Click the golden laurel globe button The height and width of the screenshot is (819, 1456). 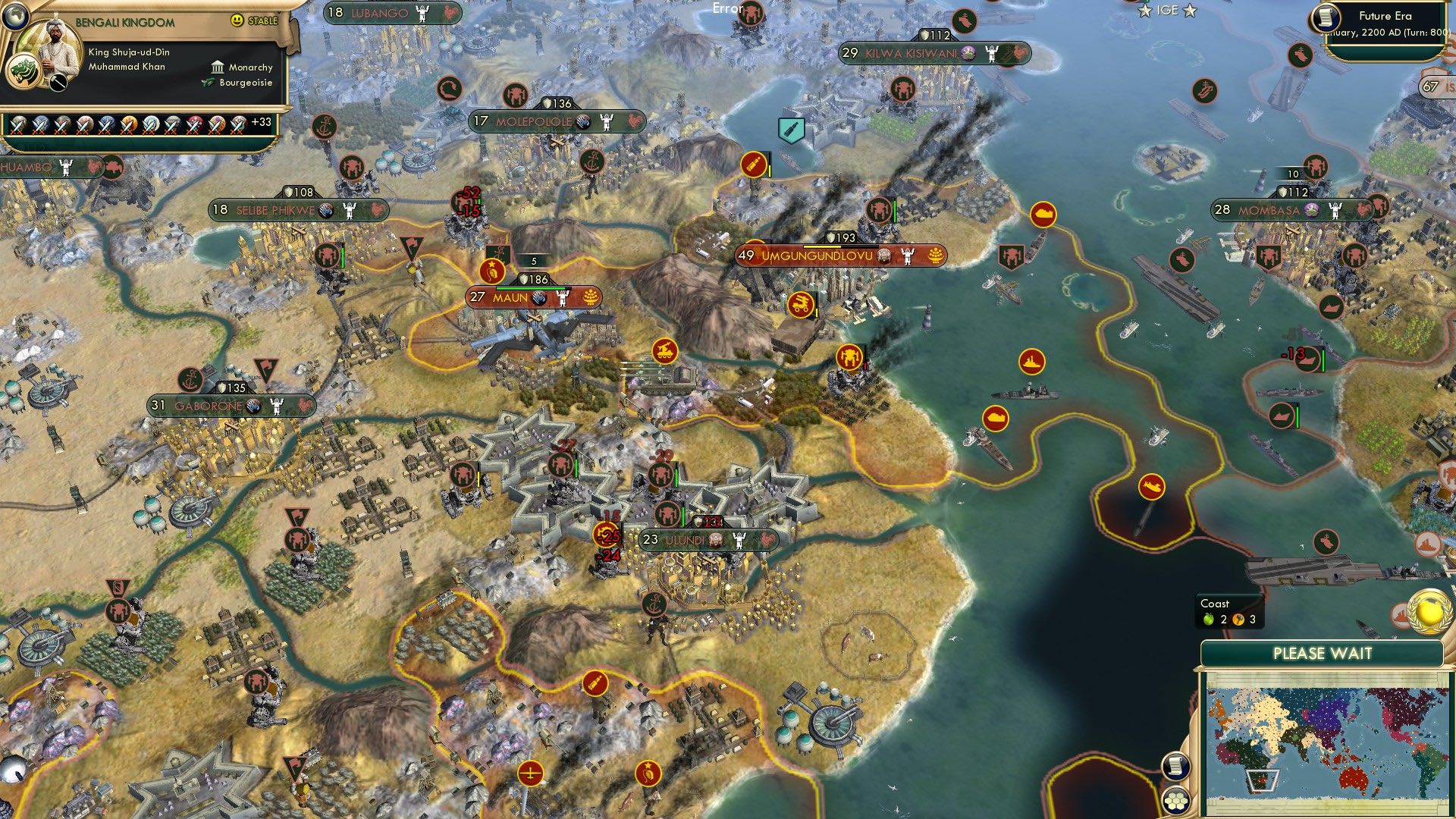(1429, 612)
